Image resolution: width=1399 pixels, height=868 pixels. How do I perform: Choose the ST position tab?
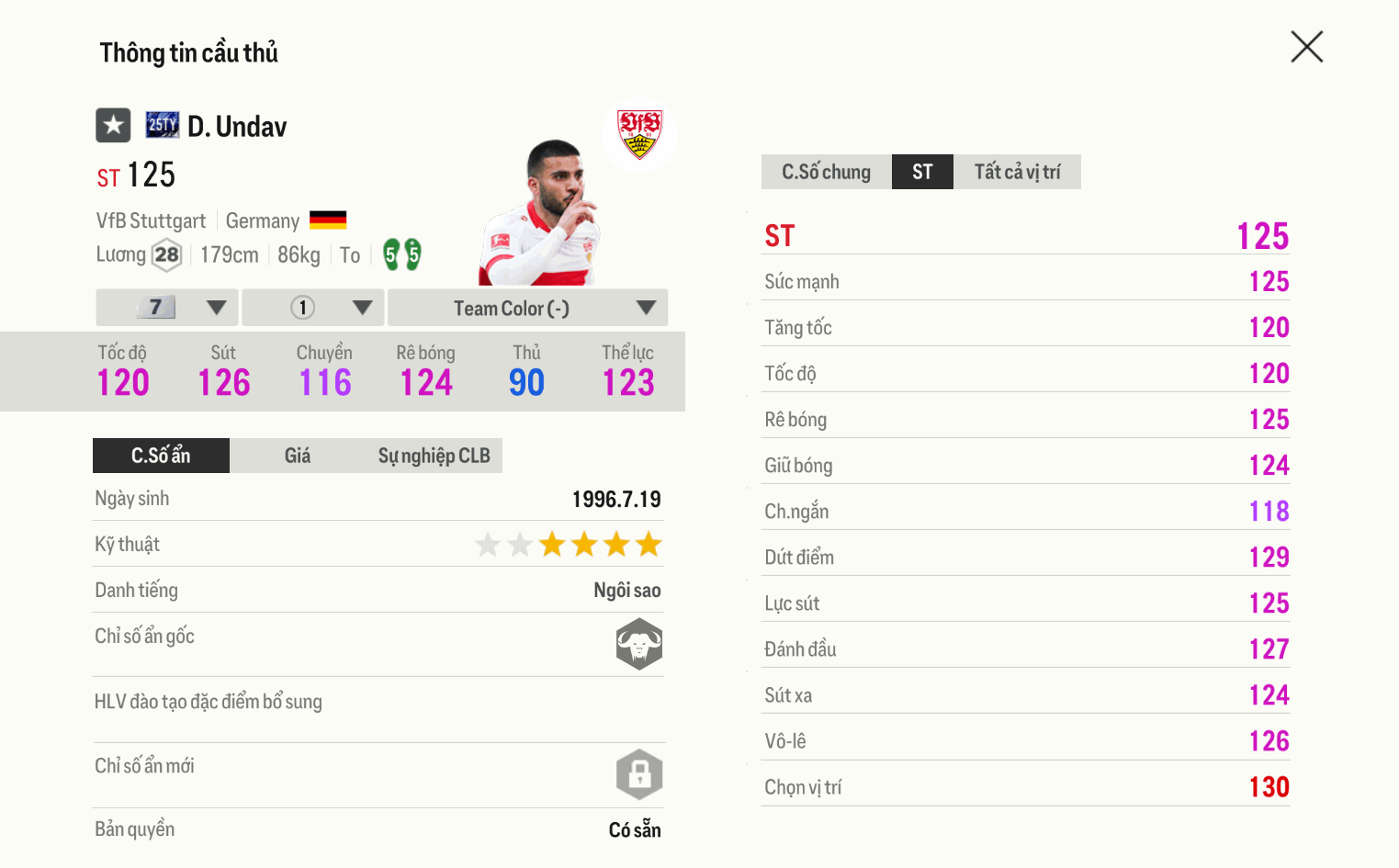[922, 172]
